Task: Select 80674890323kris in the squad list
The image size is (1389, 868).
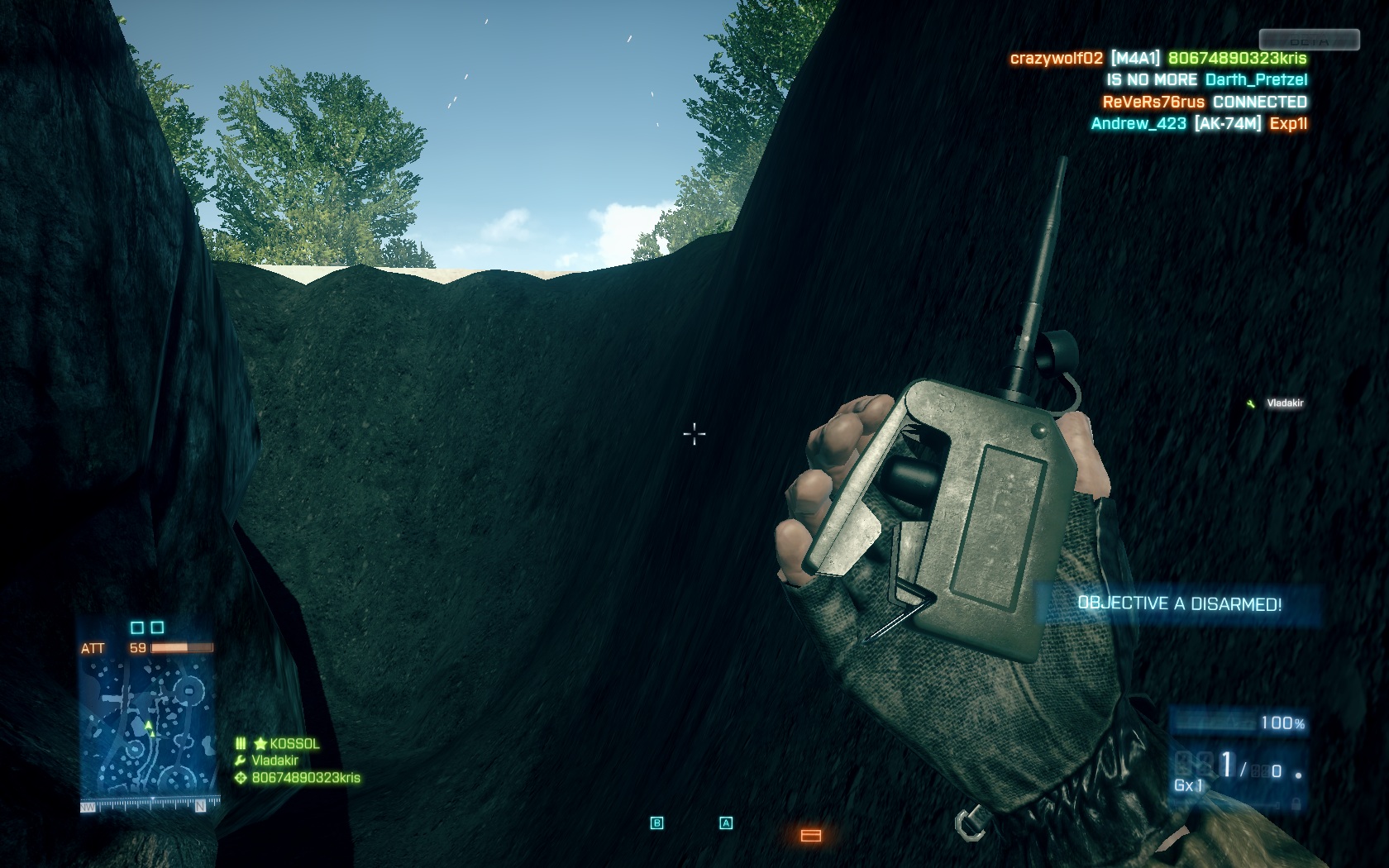Action: pos(305,778)
